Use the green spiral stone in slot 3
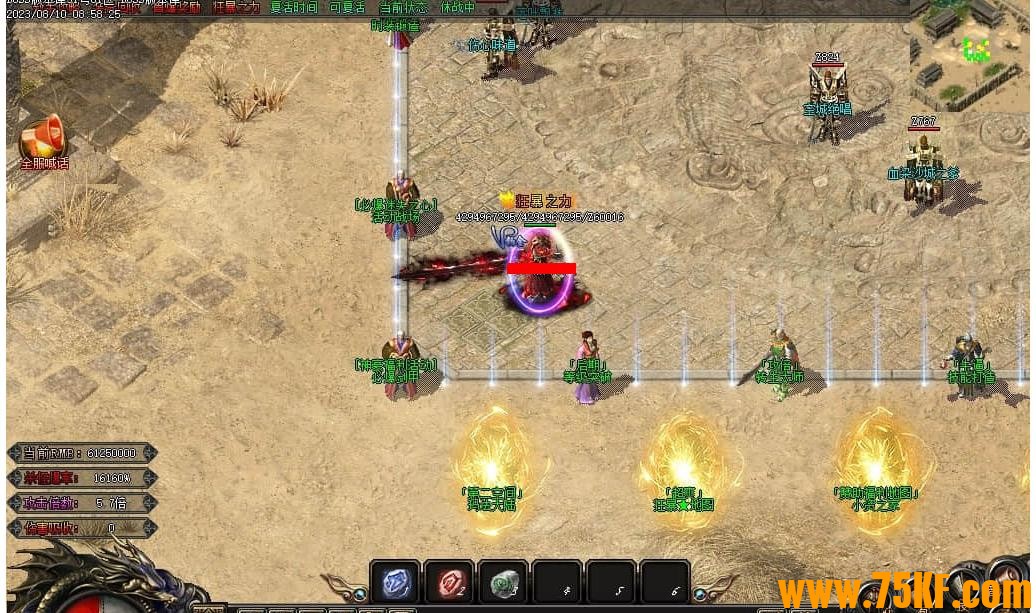This screenshot has width=1036, height=613. [x=503, y=582]
